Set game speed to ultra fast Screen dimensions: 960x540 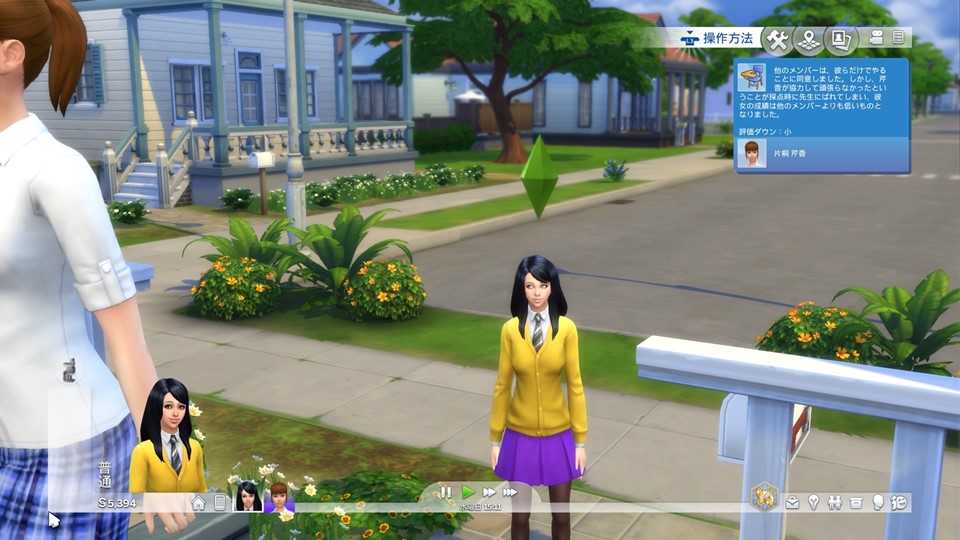coord(510,492)
